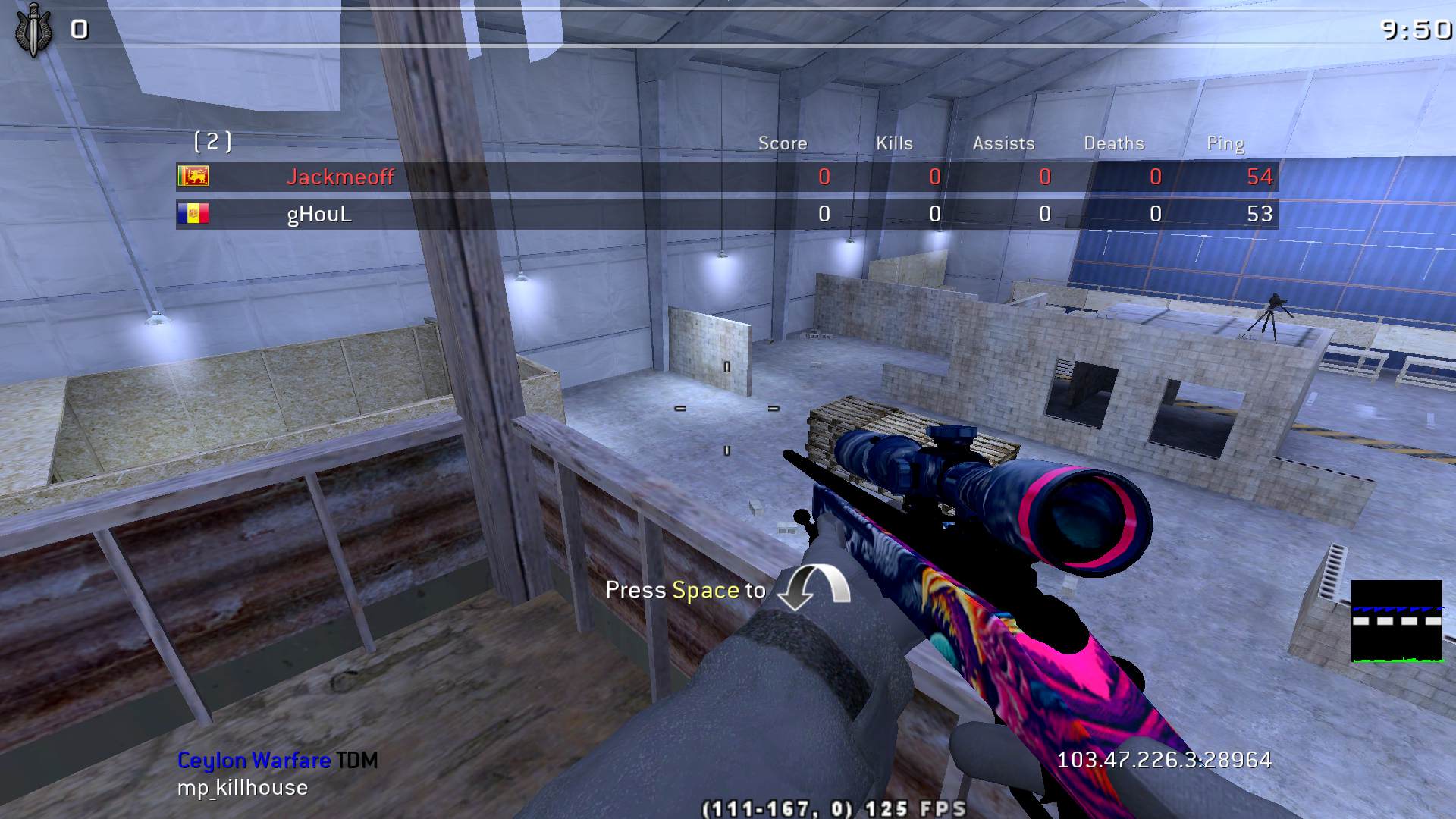The height and width of the screenshot is (819, 1456).
Task: Click the flag beside gHouL
Action: point(193,214)
